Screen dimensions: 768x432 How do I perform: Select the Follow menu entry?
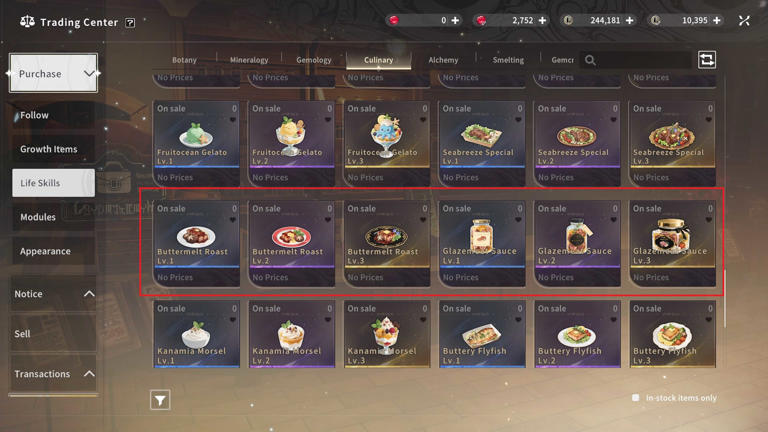pos(35,115)
